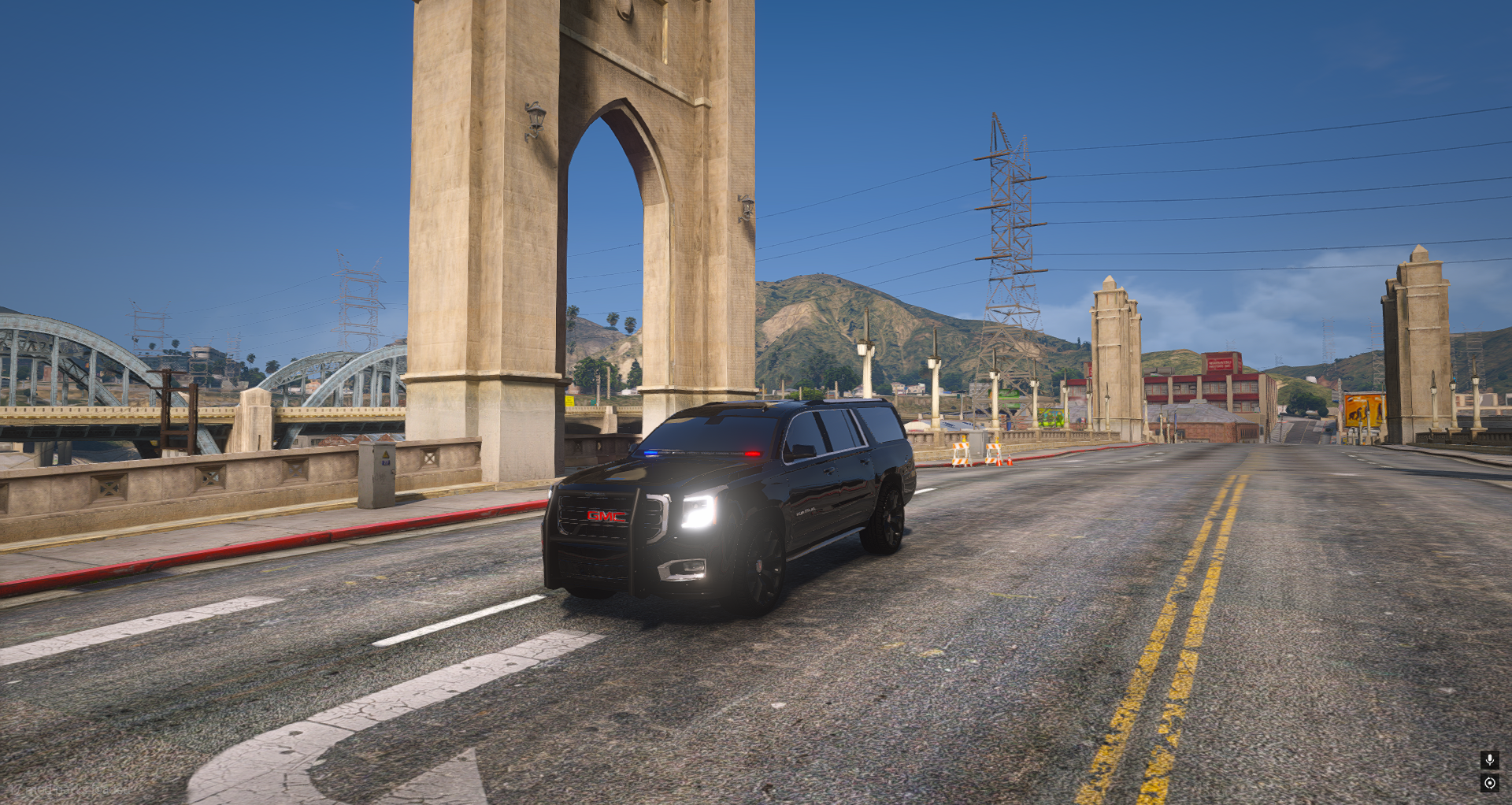Click the circular-arrows record icon
The image size is (1512, 805).
[1489, 783]
